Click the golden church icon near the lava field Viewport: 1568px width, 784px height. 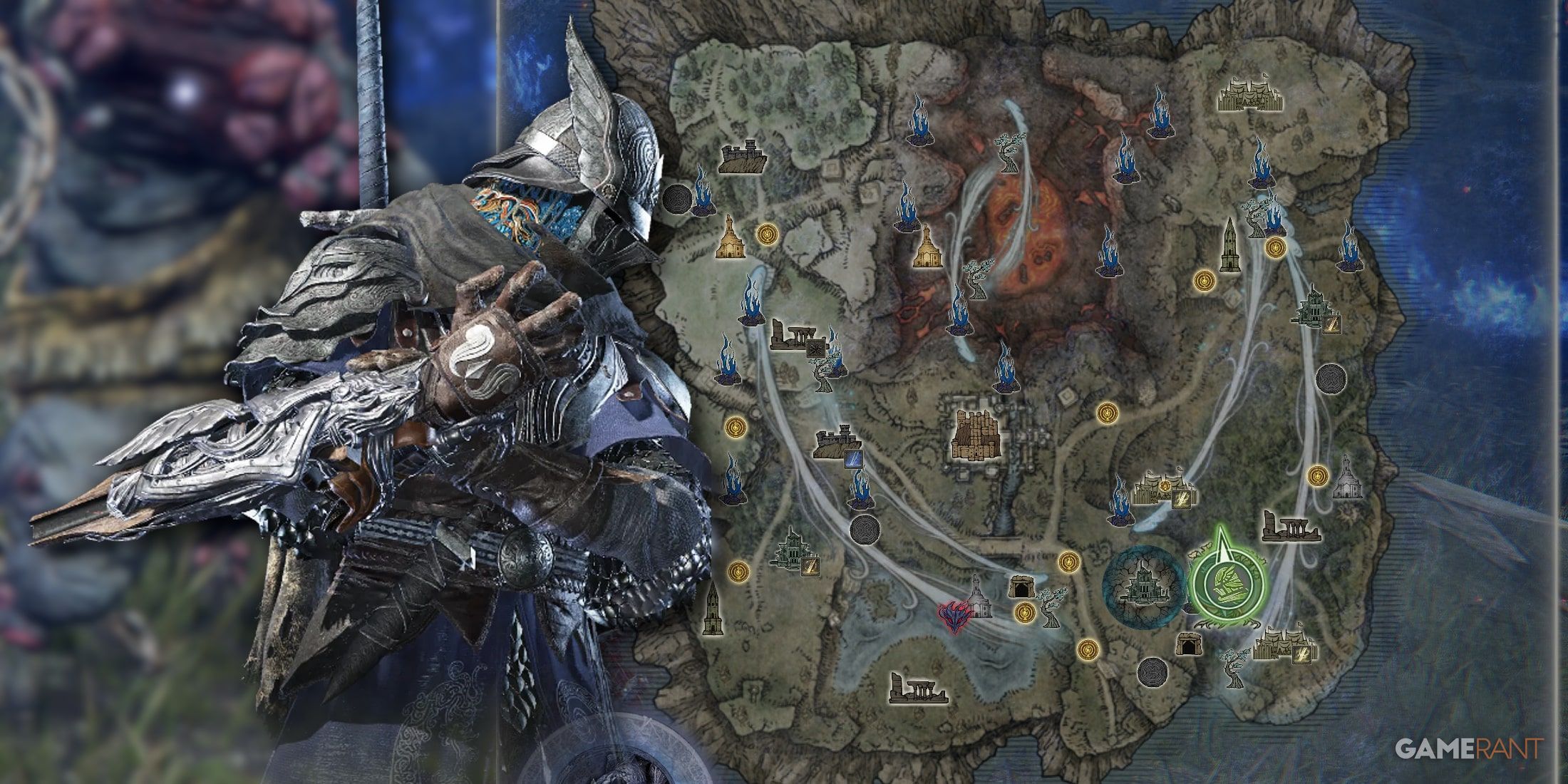coord(927,253)
